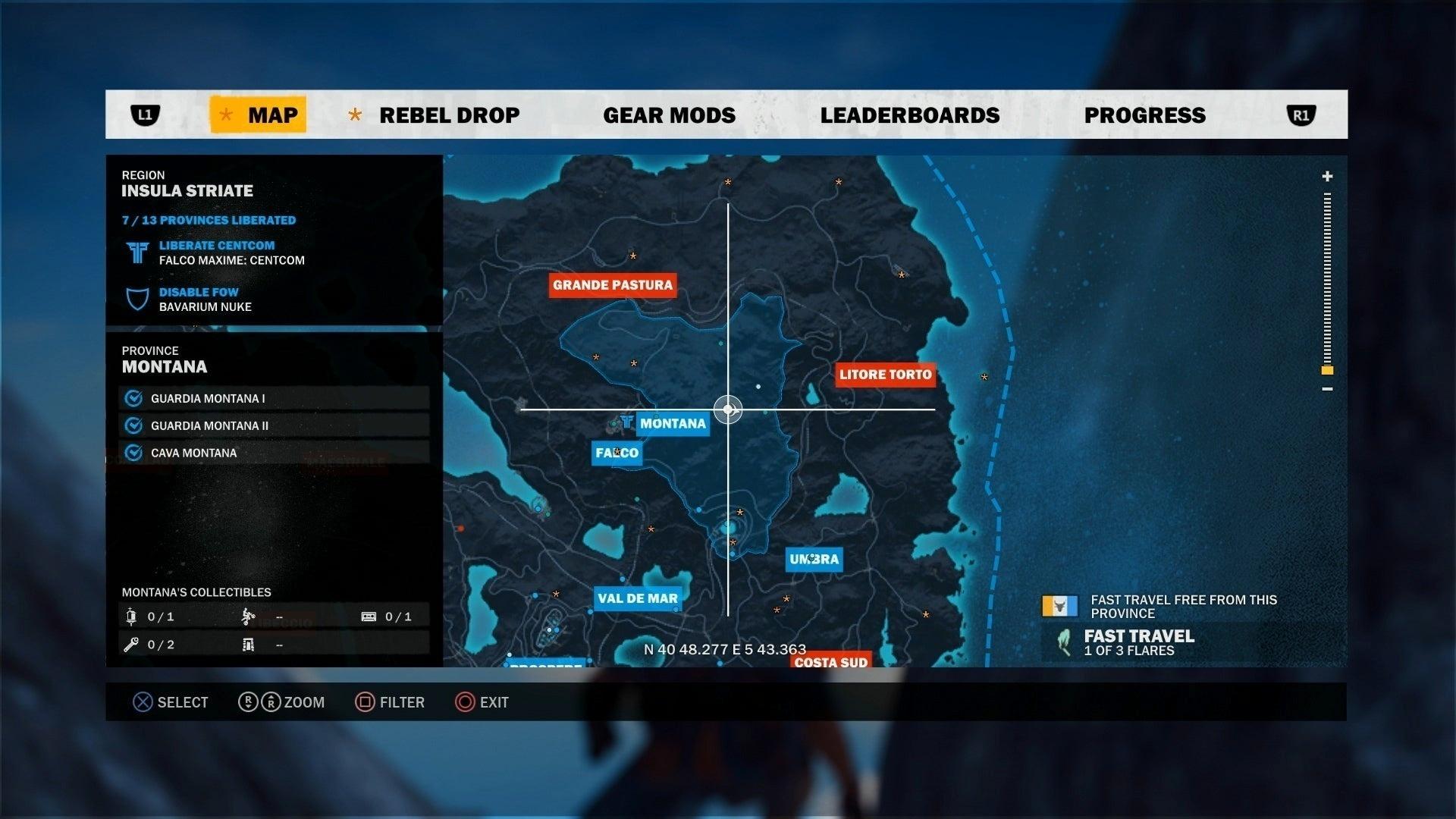Switch to the Rebel Drop tab
The height and width of the screenshot is (819, 1456).
(450, 115)
